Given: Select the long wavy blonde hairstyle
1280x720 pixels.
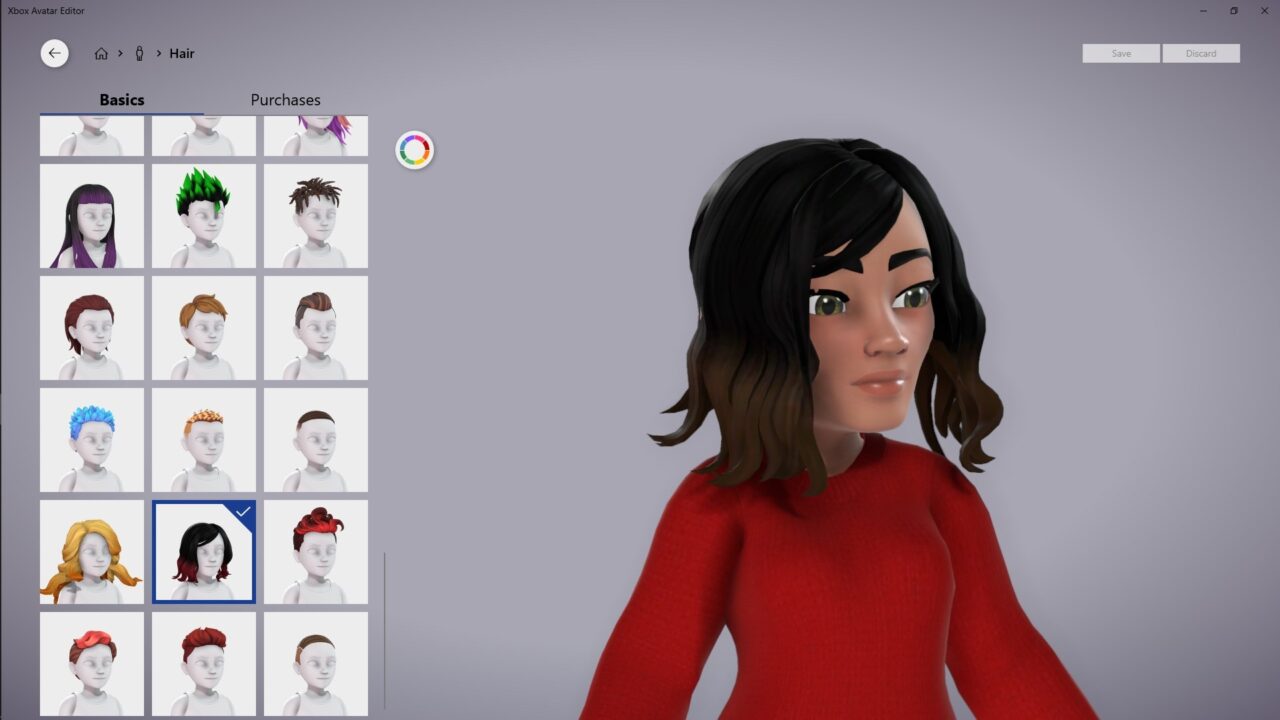Looking at the screenshot, I should [92, 552].
